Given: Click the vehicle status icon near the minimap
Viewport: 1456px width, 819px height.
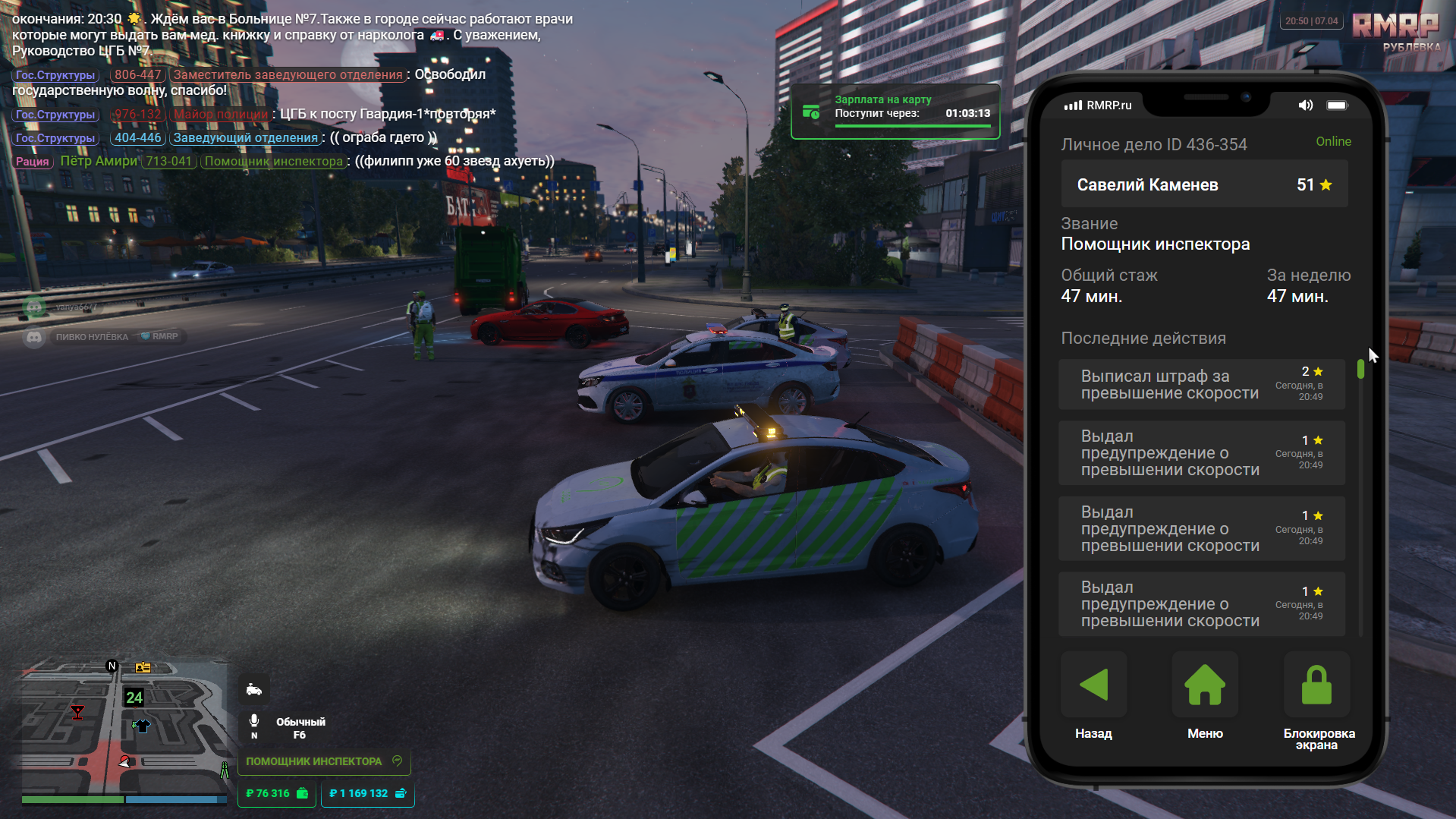Looking at the screenshot, I should (254, 690).
